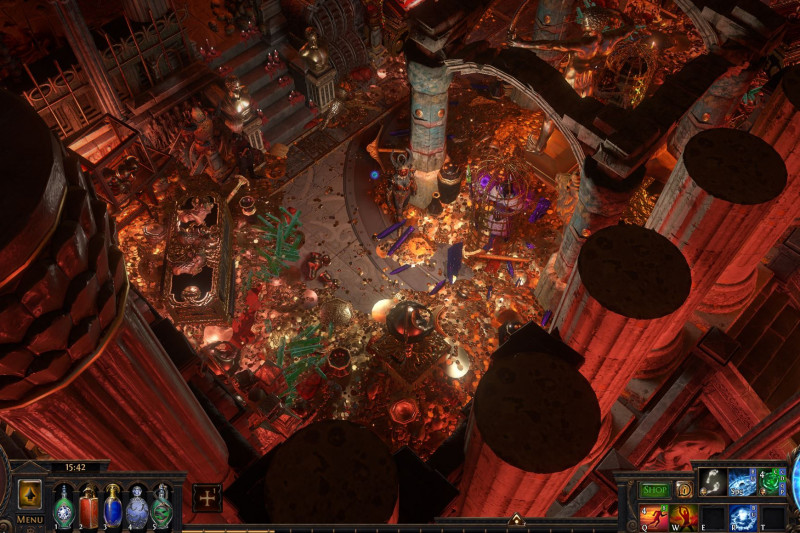Open the Menu button

pos(29,520)
